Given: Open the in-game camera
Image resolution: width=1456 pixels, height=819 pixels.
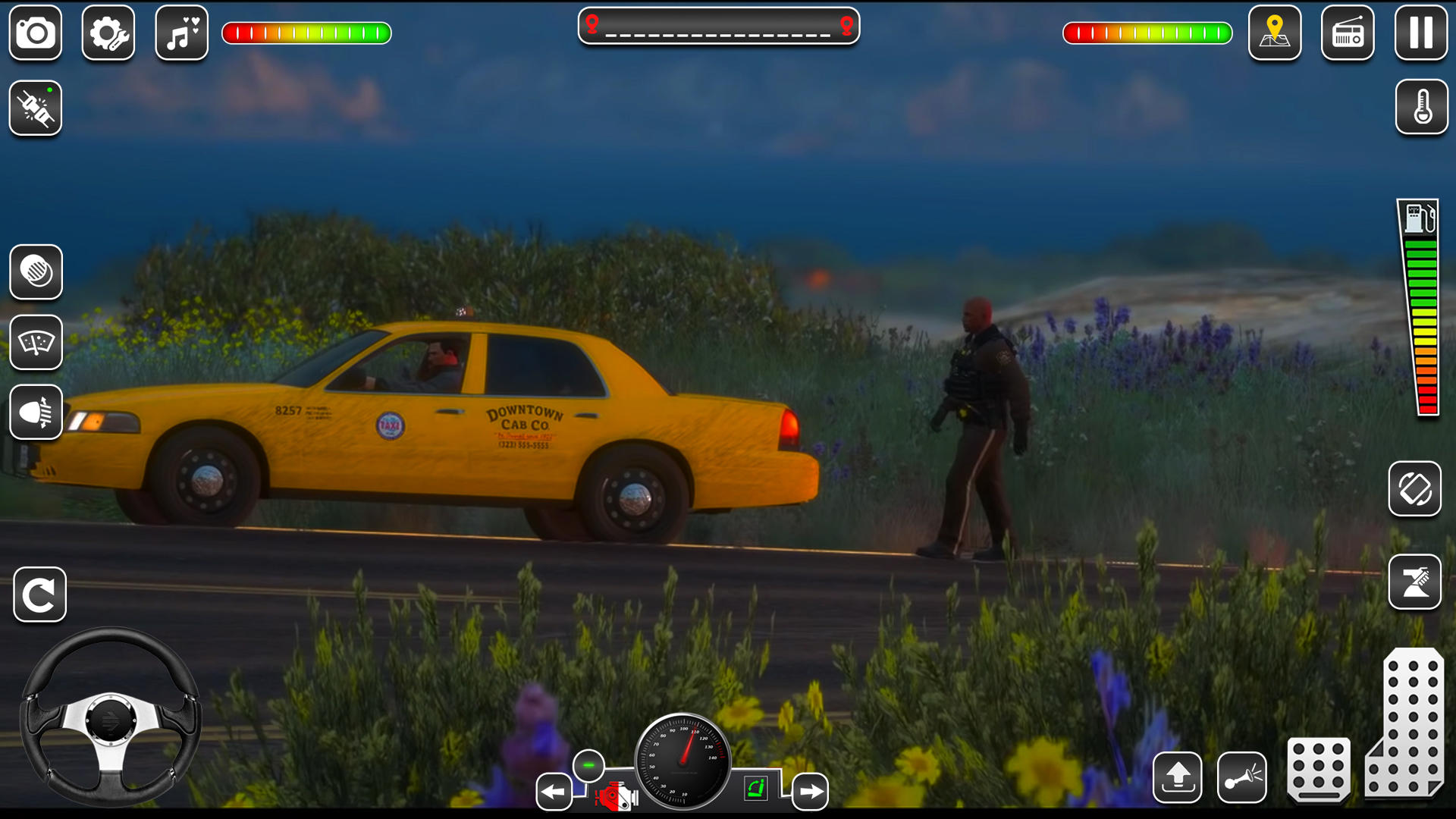Looking at the screenshot, I should pos(34,34).
